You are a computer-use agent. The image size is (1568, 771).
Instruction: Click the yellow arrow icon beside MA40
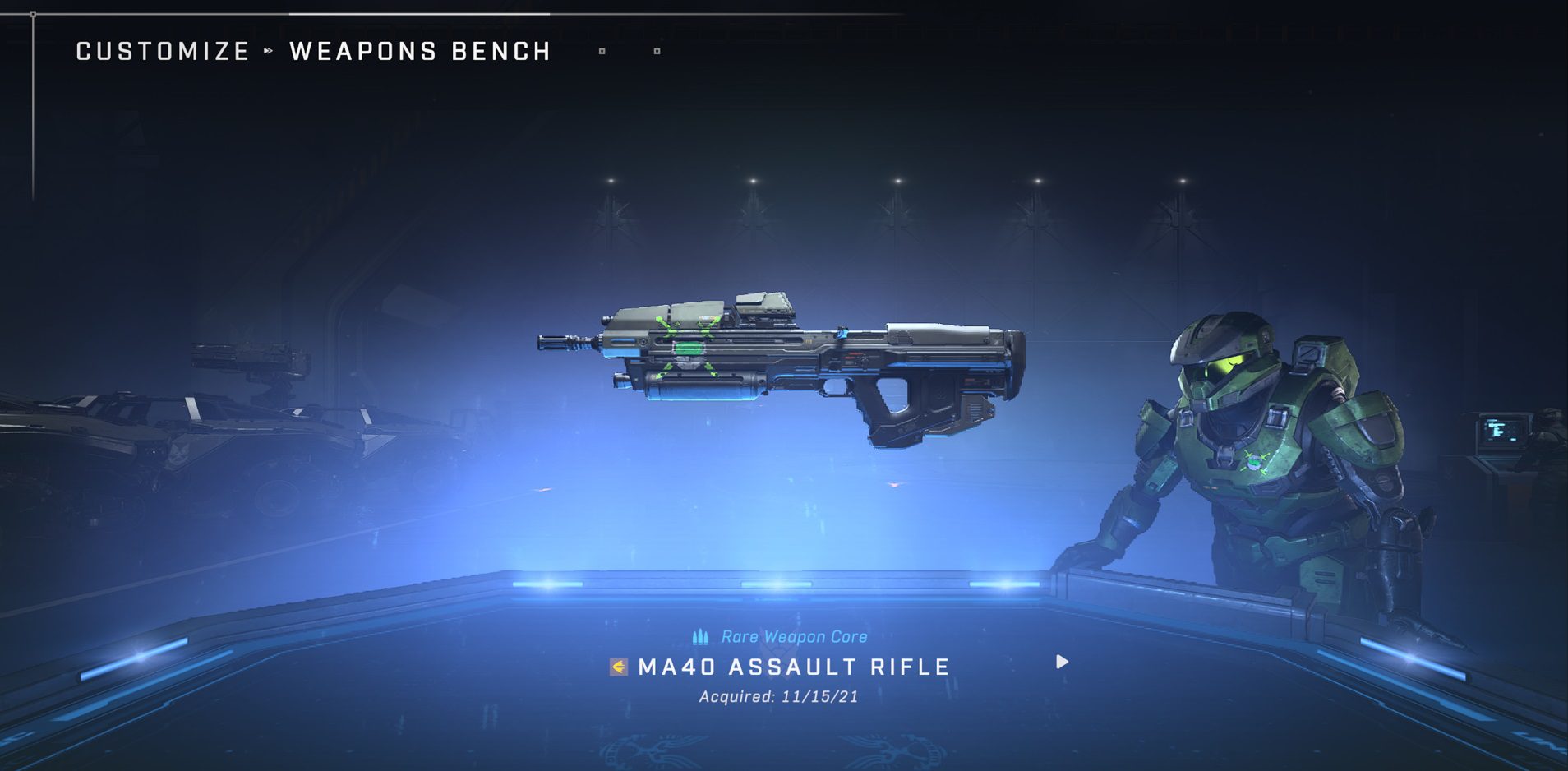[619, 667]
